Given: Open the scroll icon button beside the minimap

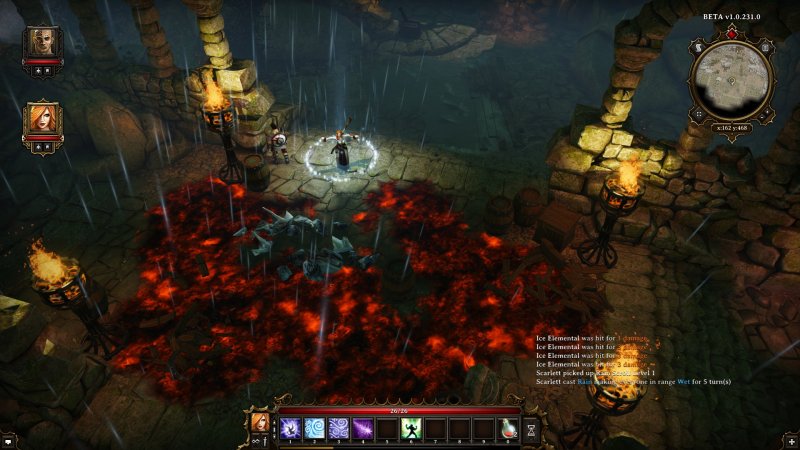Looking at the screenshot, I should (696, 47).
